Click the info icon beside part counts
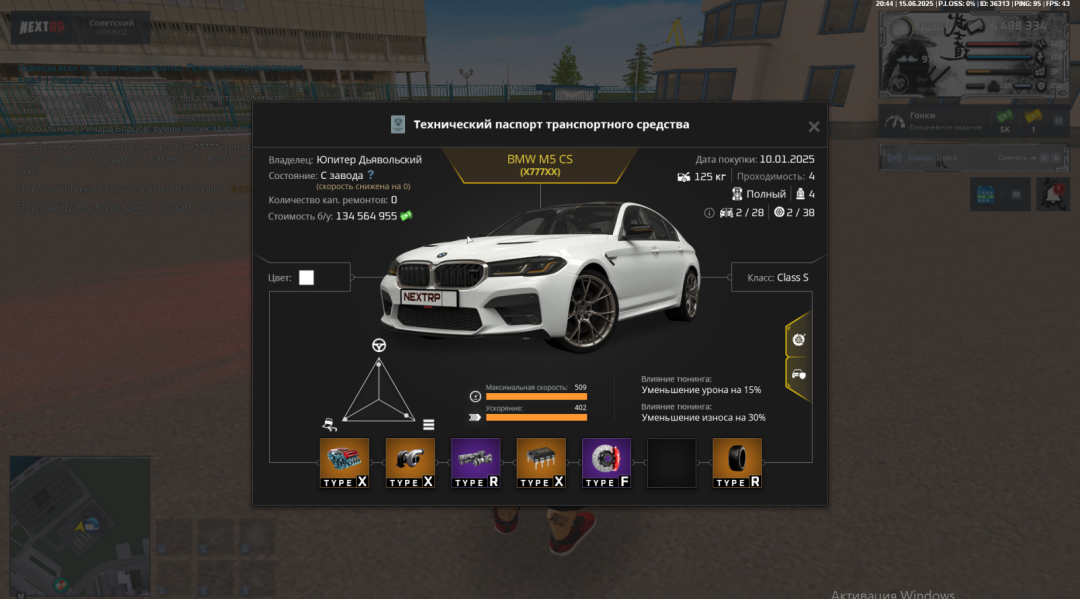This screenshot has height=599, width=1080. click(x=709, y=213)
